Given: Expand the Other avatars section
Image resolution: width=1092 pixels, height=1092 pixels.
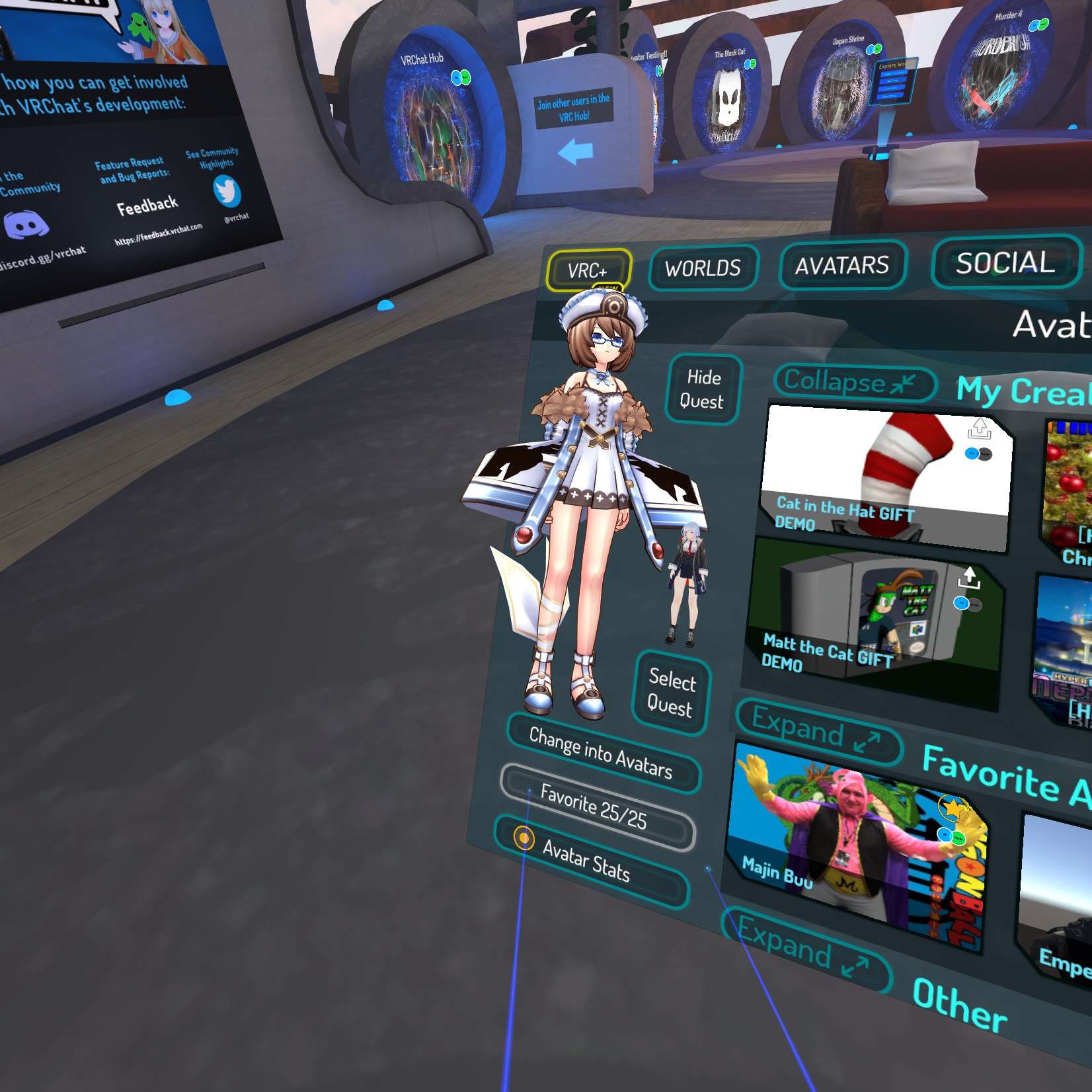Looking at the screenshot, I should pyautogui.click(x=803, y=951).
